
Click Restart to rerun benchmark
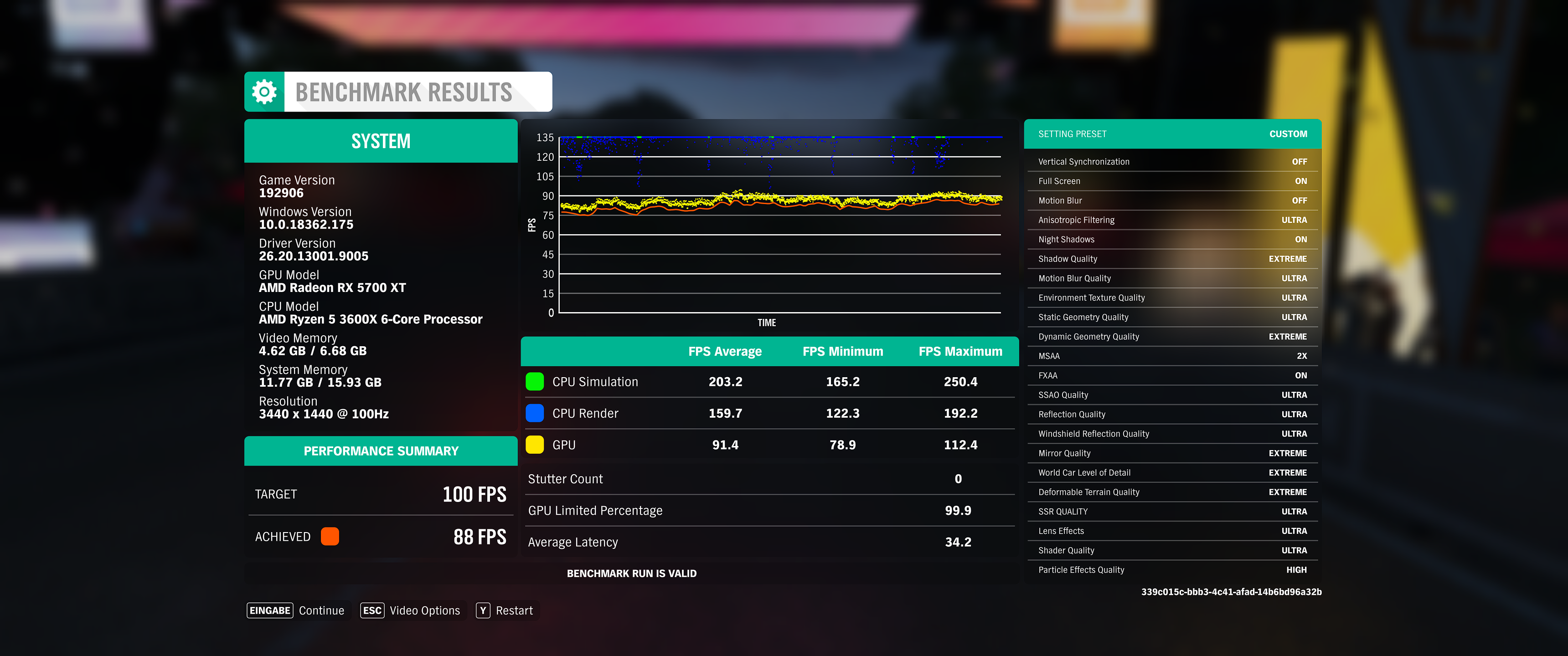click(x=514, y=610)
